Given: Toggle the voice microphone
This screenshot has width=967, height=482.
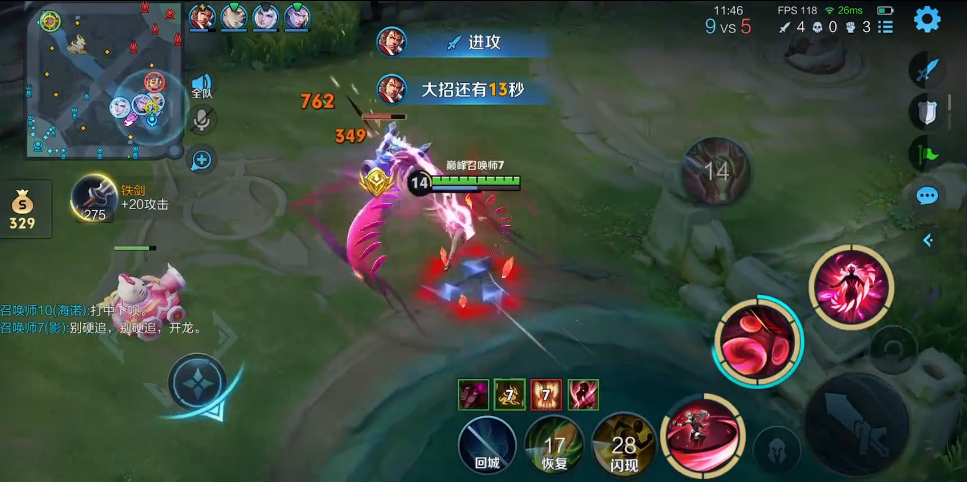Looking at the screenshot, I should click(201, 120).
